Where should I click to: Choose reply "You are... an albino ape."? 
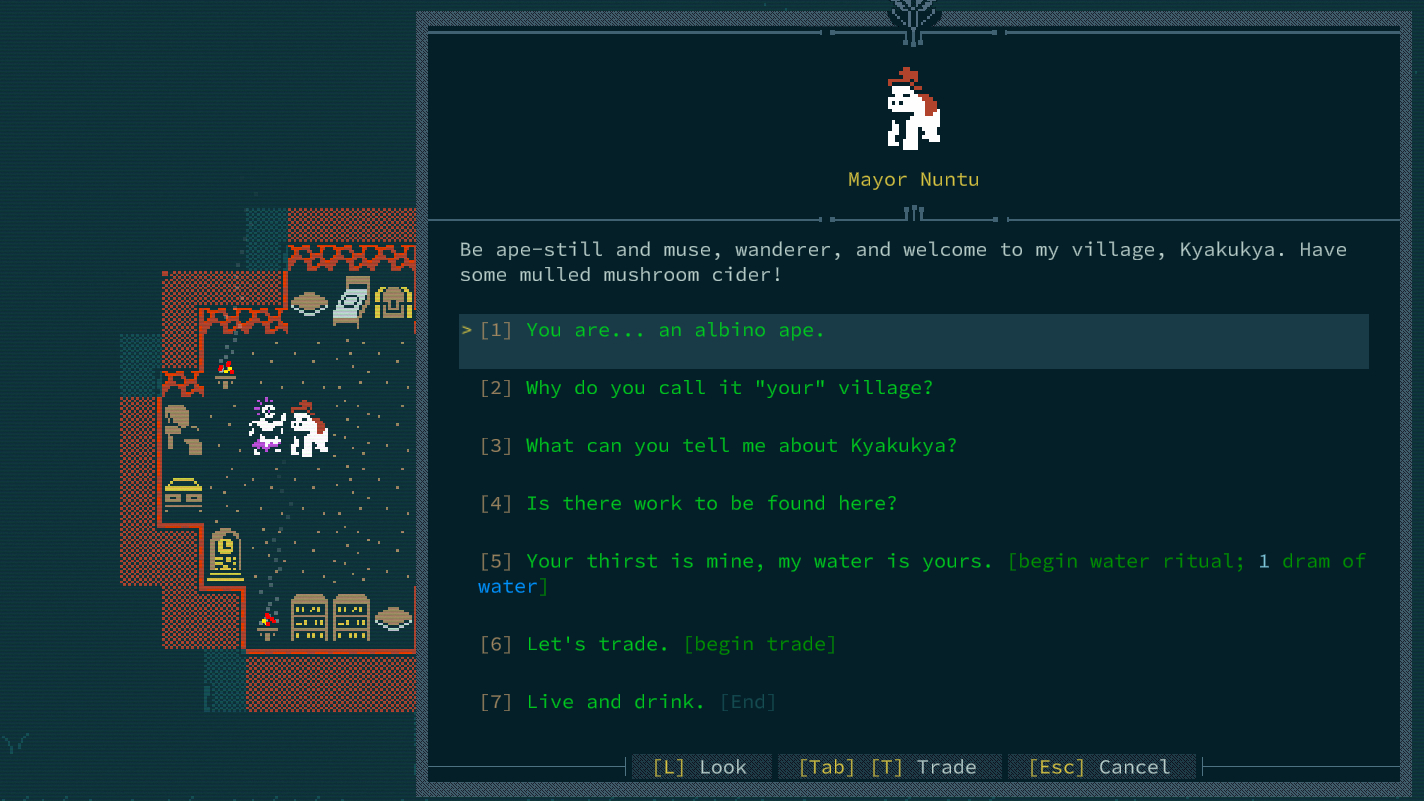(675, 330)
